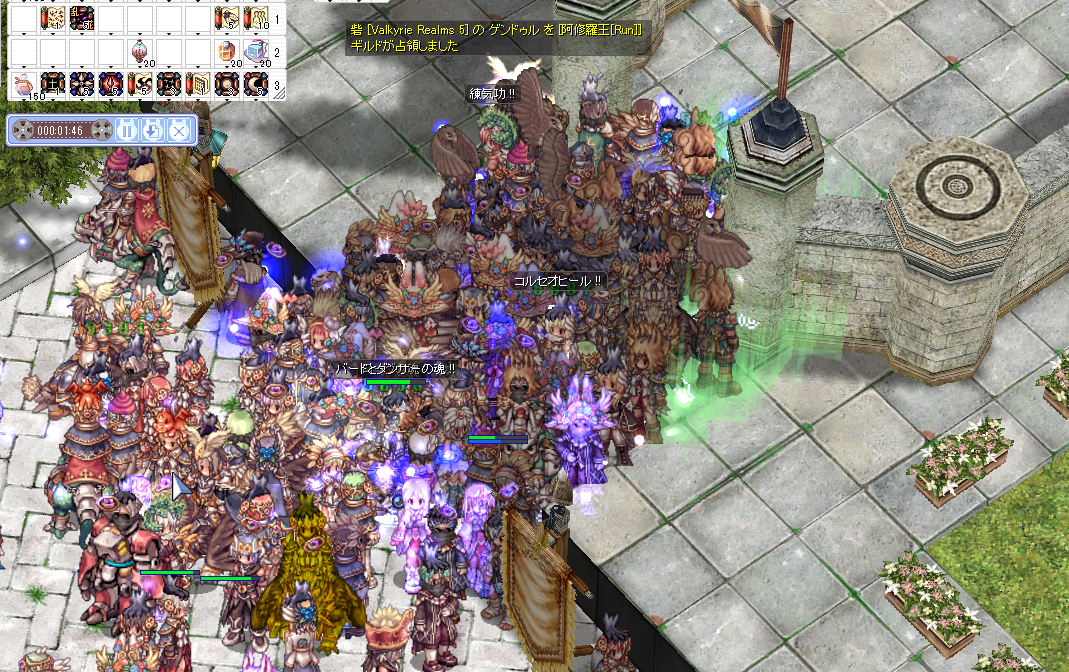Activate the four-petal cross skill icon

pos(81,85)
